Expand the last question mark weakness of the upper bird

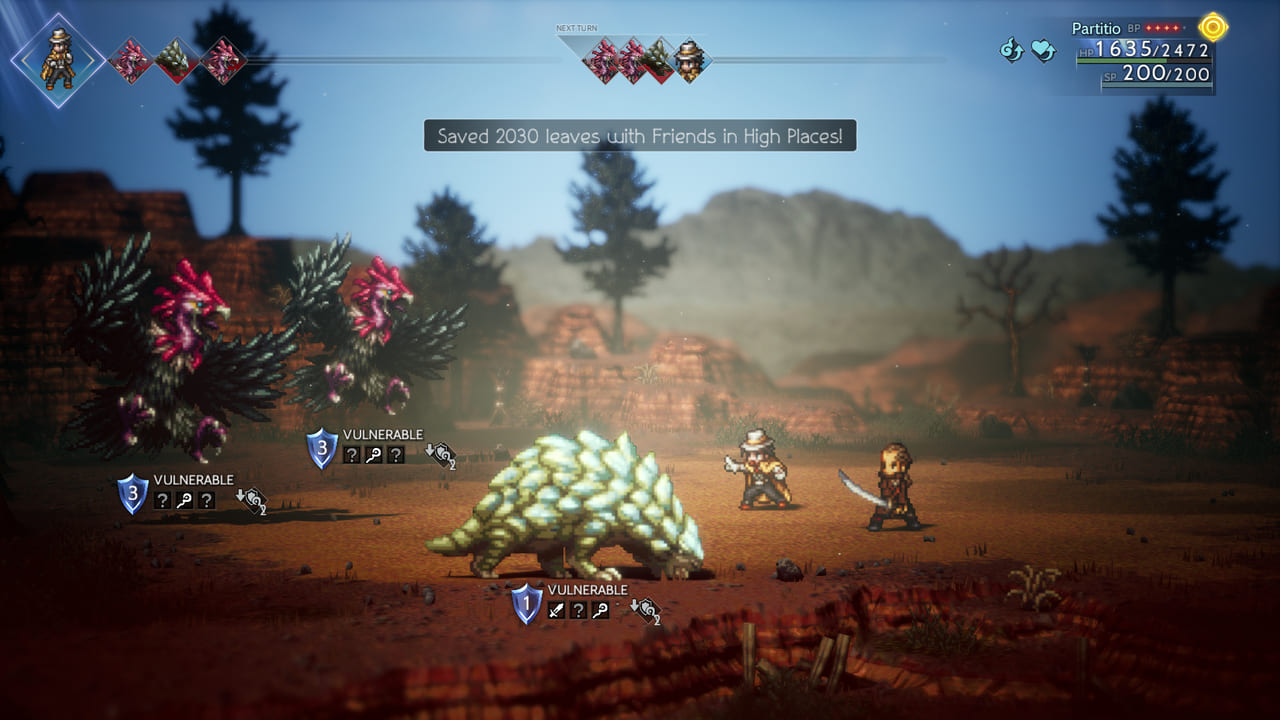(396, 455)
